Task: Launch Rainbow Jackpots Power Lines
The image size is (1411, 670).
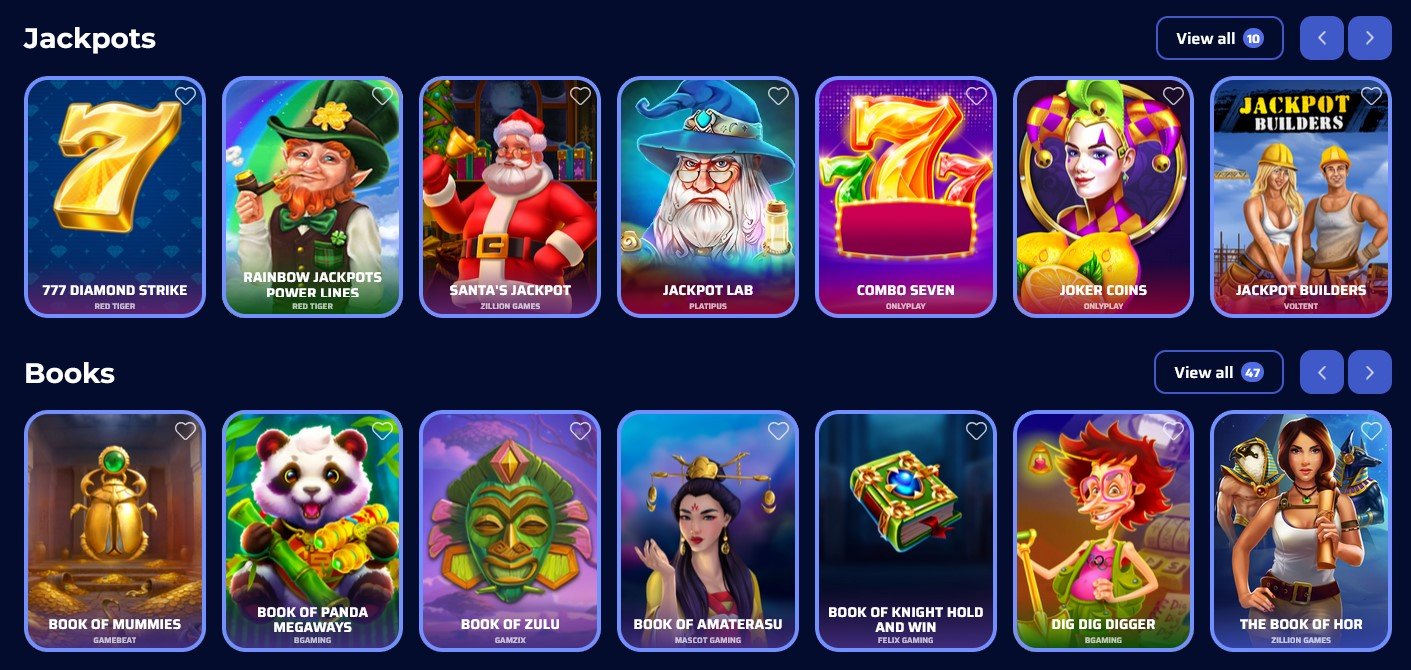Action: [312, 198]
